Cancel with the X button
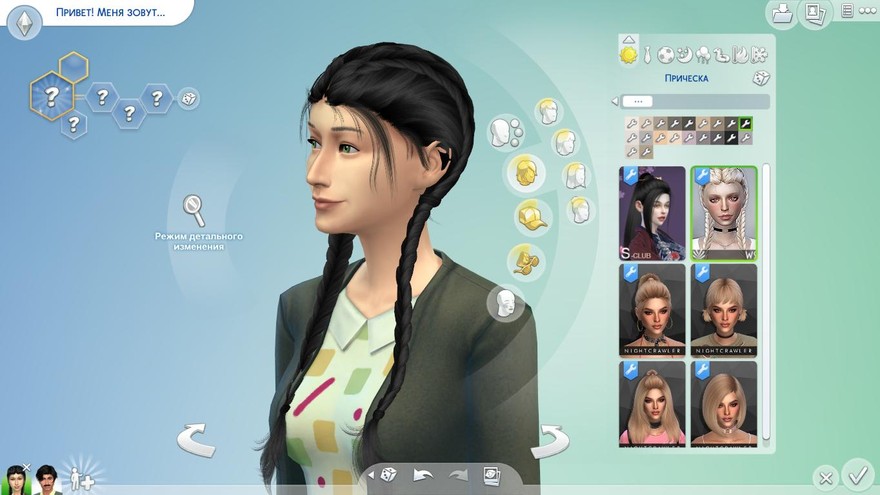 [x=824, y=477]
